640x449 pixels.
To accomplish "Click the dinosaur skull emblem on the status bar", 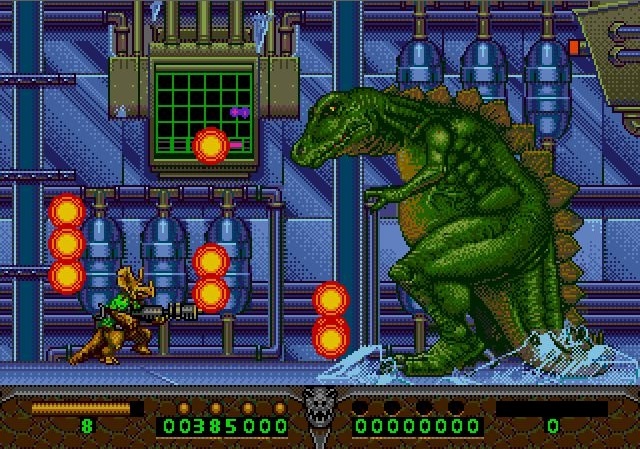I will (x=319, y=408).
